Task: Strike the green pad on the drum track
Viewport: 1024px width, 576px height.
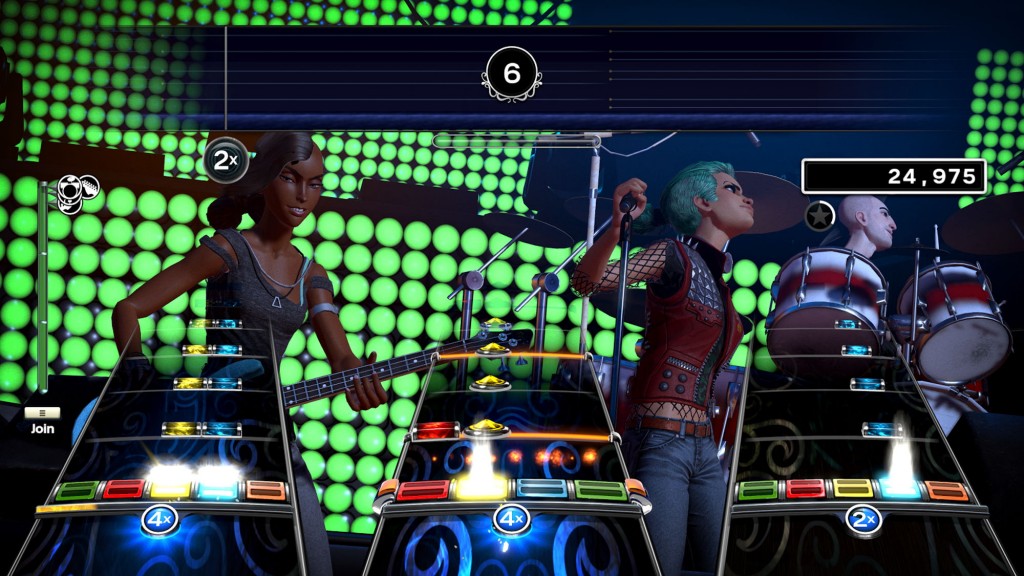Action: [757, 490]
